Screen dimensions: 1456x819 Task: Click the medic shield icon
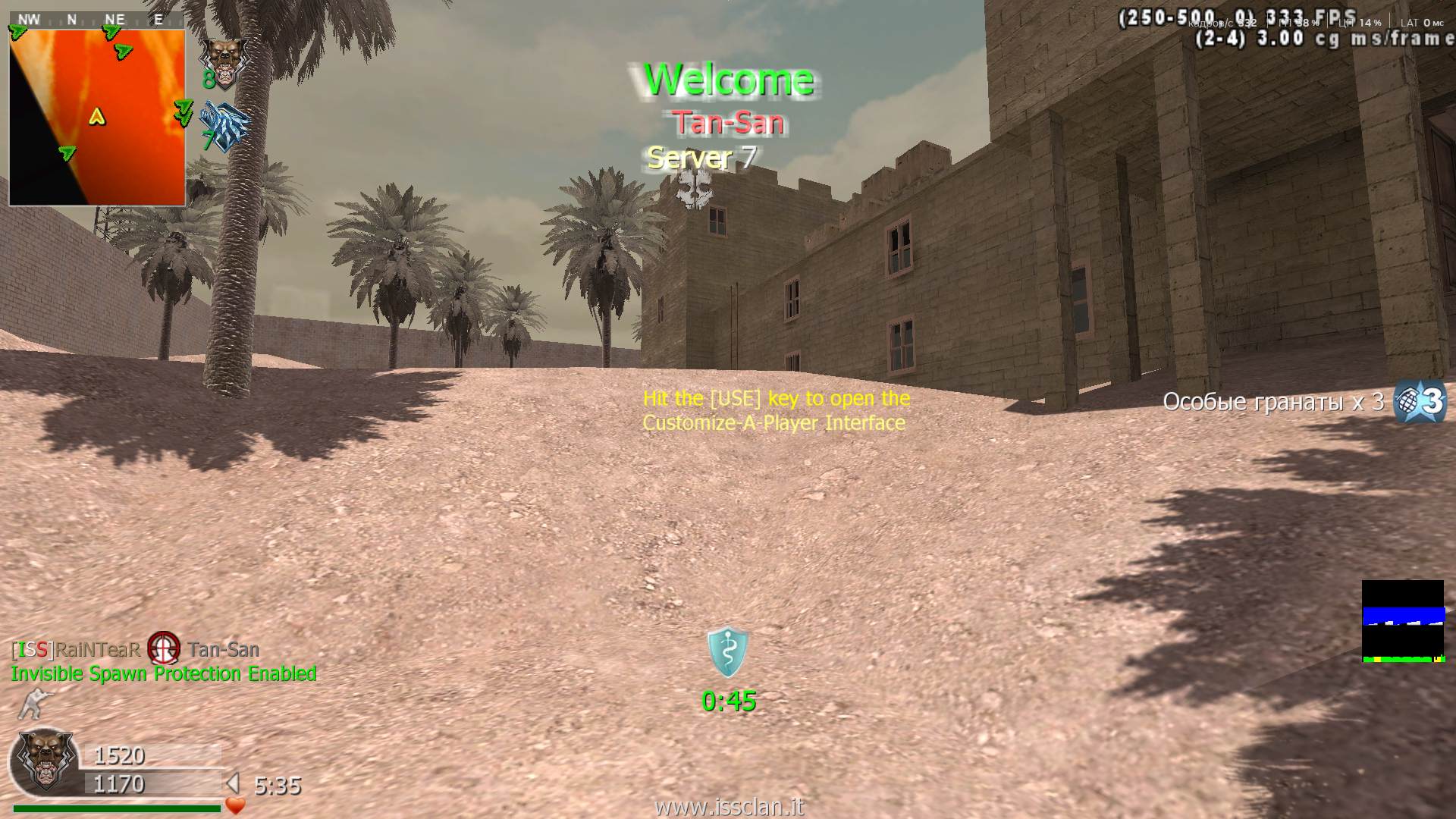727,651
